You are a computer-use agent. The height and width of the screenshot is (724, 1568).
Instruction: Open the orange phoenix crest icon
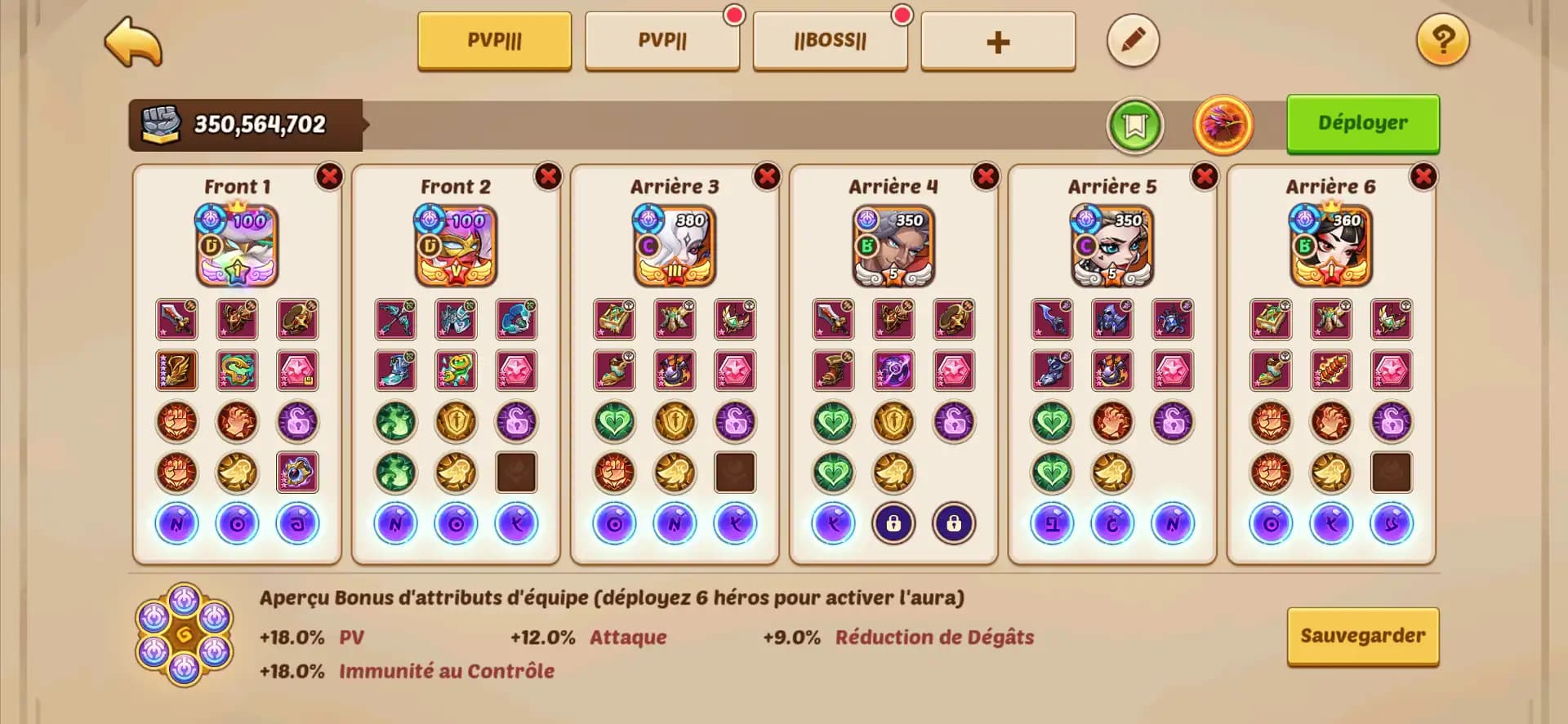[1223, 123]
